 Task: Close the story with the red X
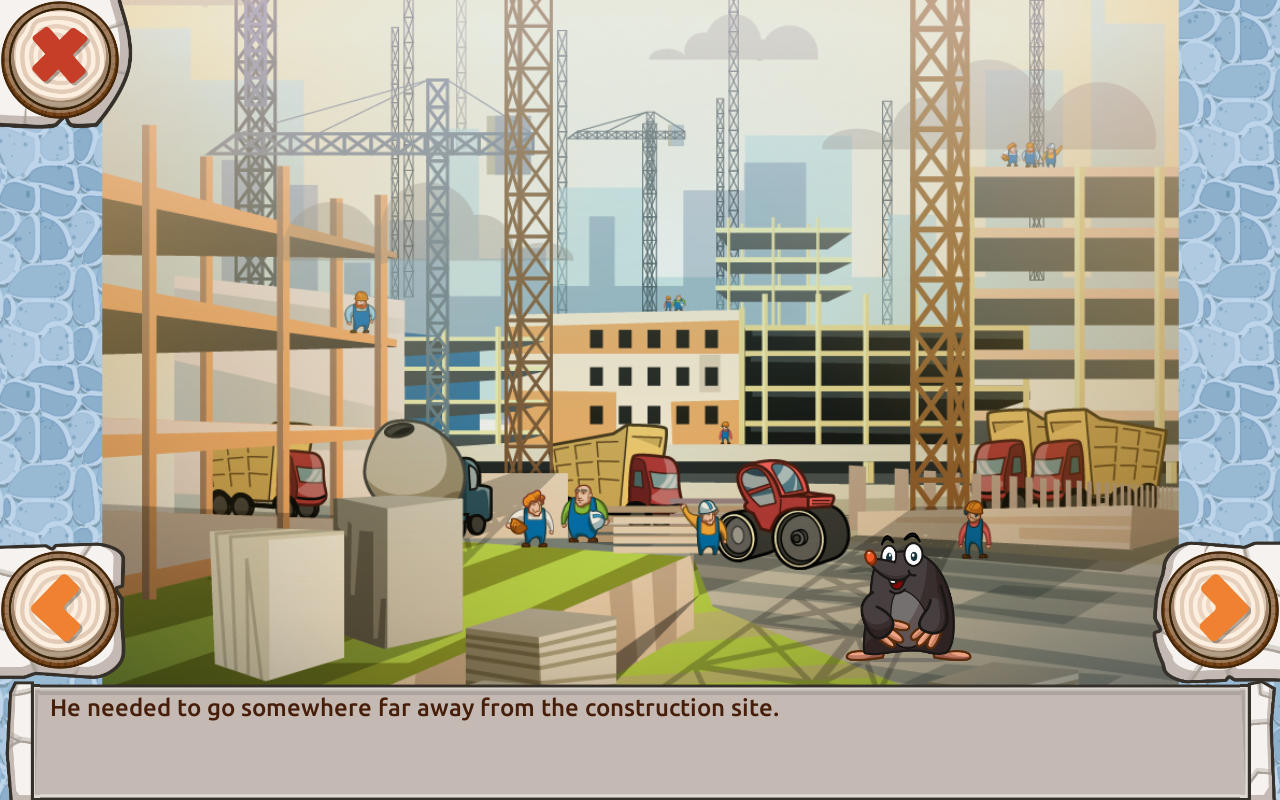(x=60, y=58)
